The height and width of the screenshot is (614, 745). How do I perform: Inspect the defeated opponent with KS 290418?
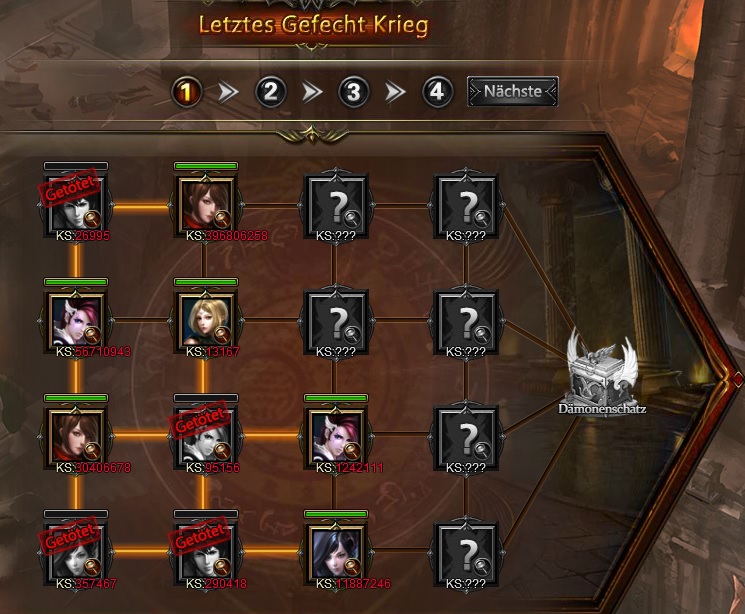(x=205, y=553)
